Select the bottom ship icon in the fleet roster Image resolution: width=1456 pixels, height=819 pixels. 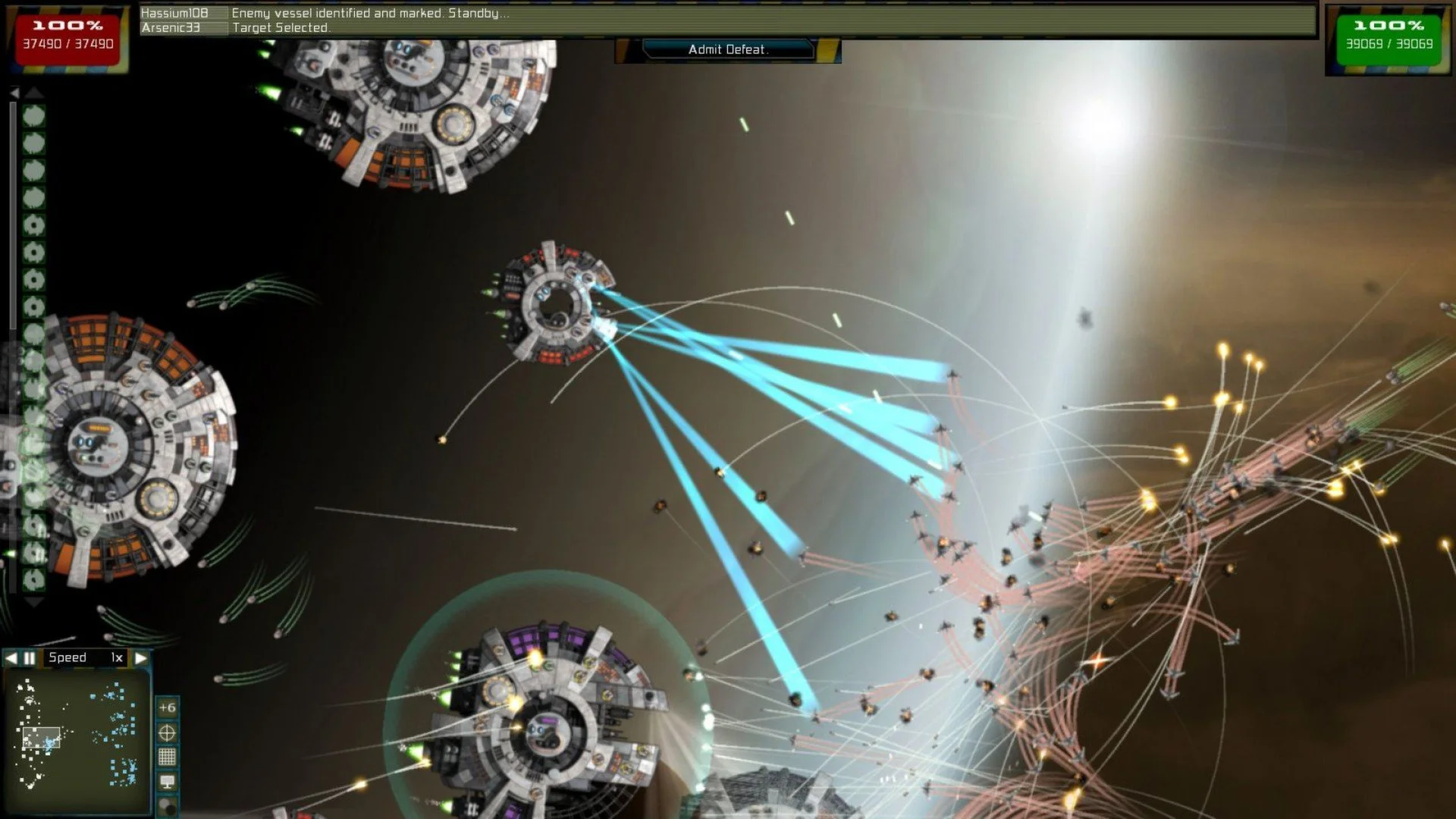pyautogui.click(x=33, y=579)
